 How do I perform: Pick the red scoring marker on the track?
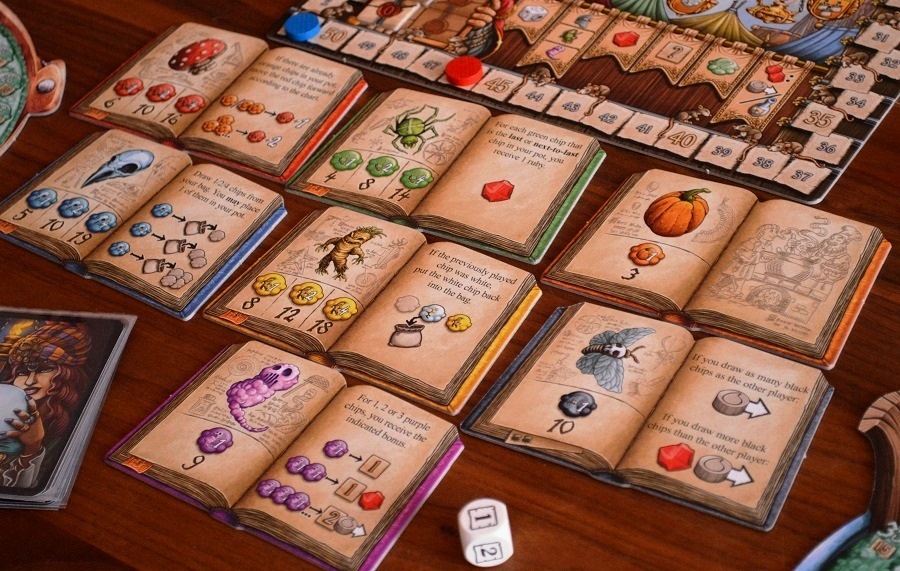pyautogui.click(x=464, y=70)
